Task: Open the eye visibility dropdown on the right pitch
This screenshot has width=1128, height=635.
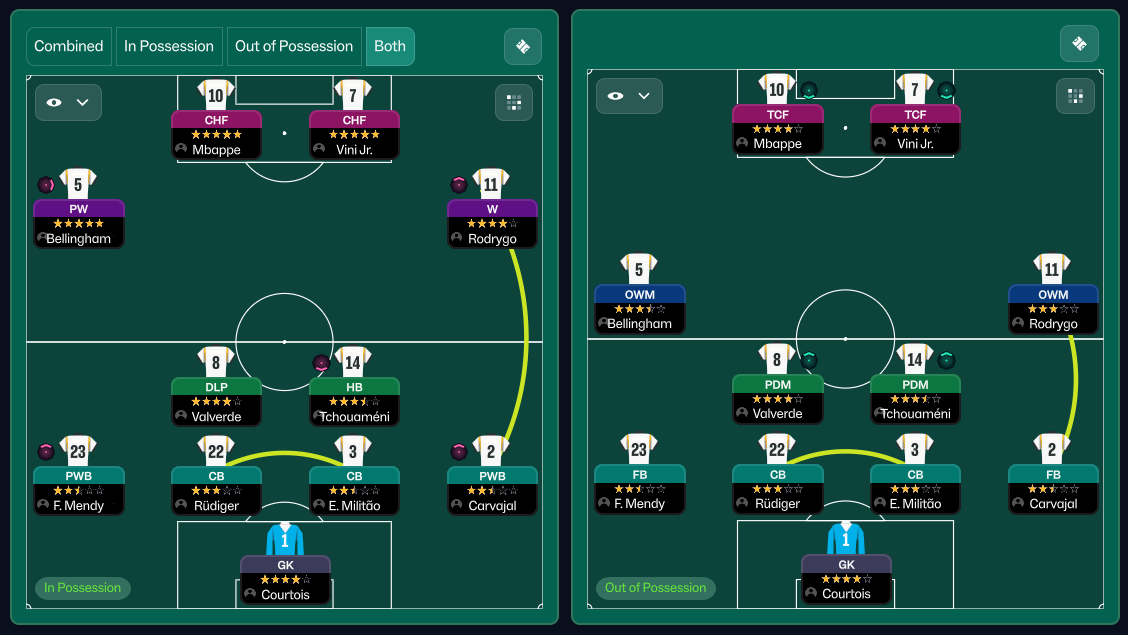Action: [x=629, y=96]
